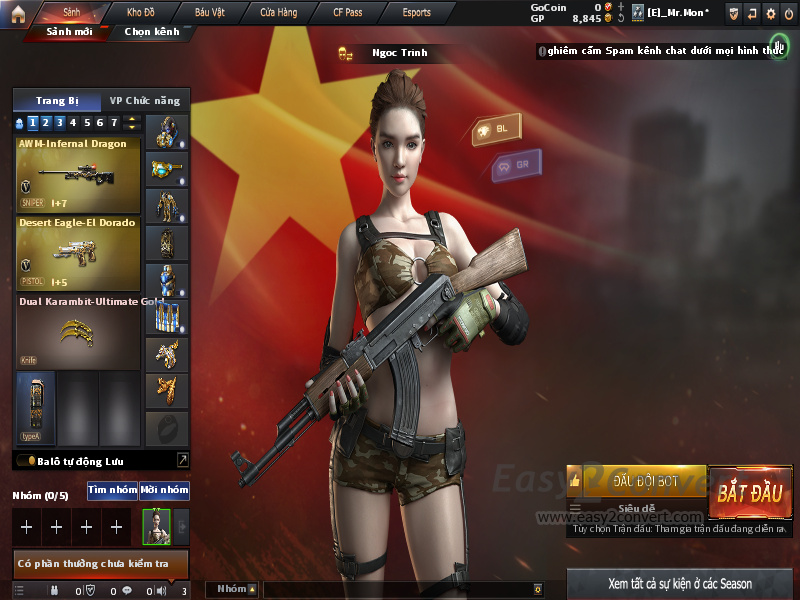The image size is (800, 600).
Task: Go to the CF Pass tab
Action: click(348, 12)
